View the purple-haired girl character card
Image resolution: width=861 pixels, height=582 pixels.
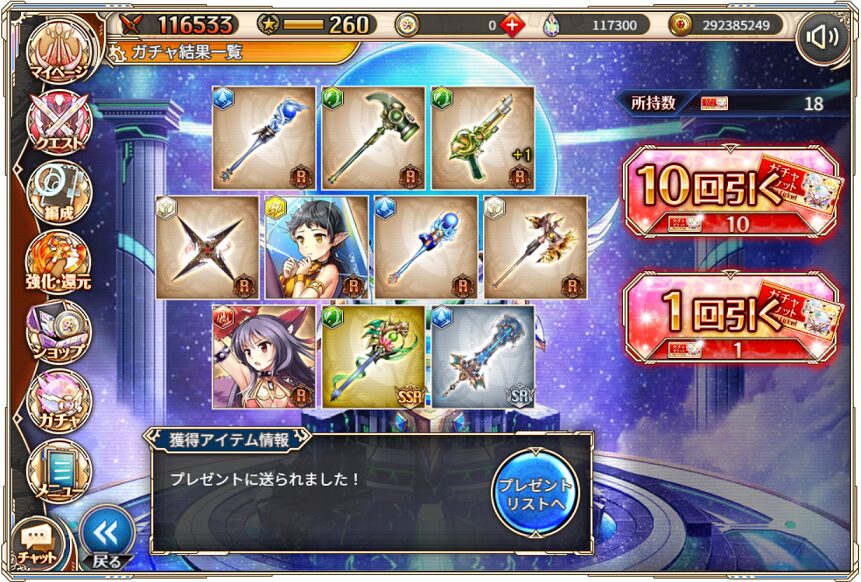tap(264, 356)
